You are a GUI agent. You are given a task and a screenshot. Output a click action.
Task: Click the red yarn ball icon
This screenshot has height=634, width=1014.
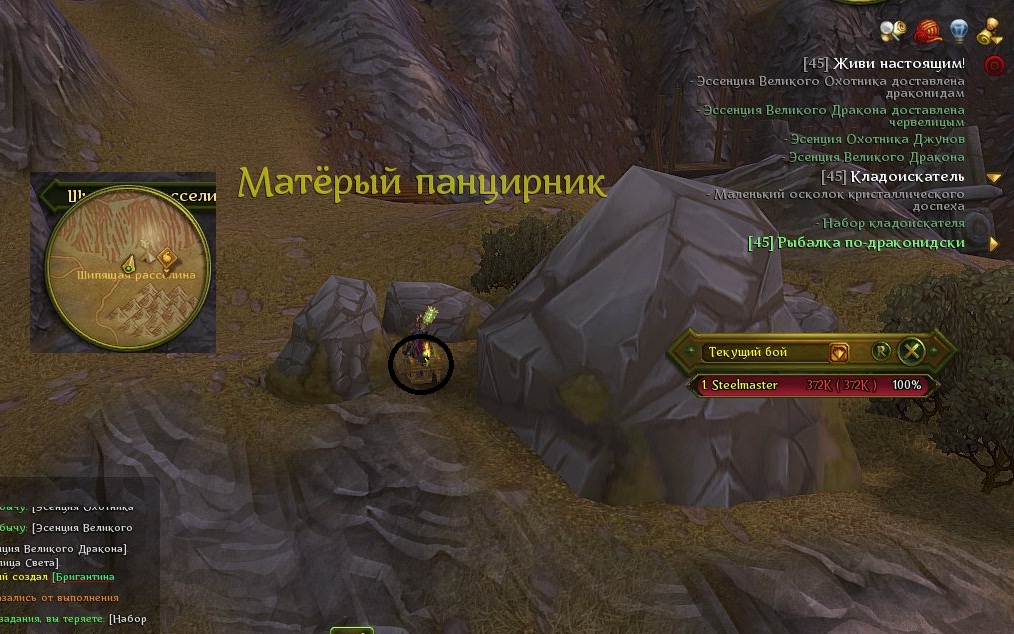coord(927,31)
